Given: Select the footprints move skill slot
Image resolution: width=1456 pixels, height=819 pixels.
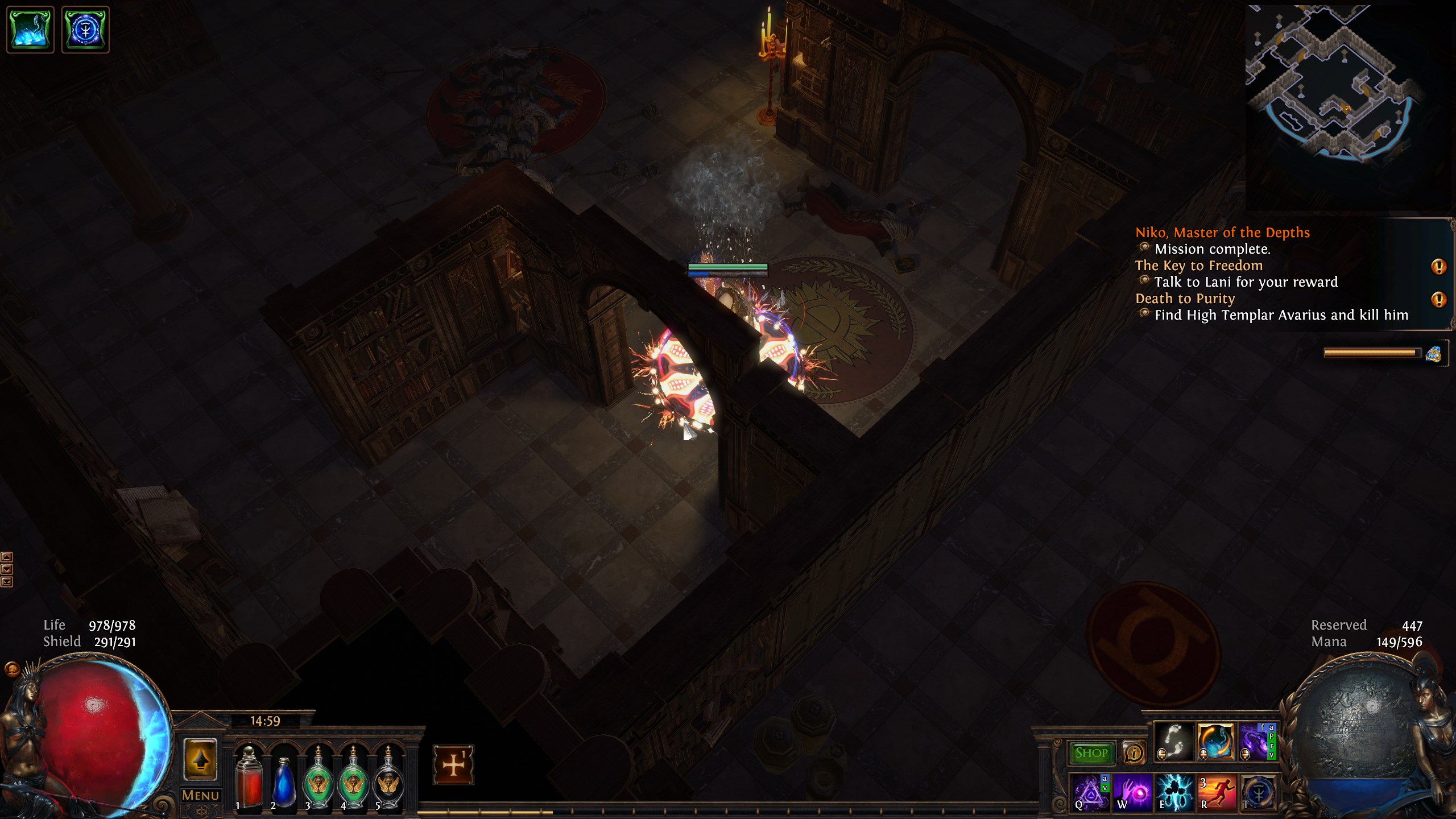Looking at the screenshot, I should point(1173,742).
